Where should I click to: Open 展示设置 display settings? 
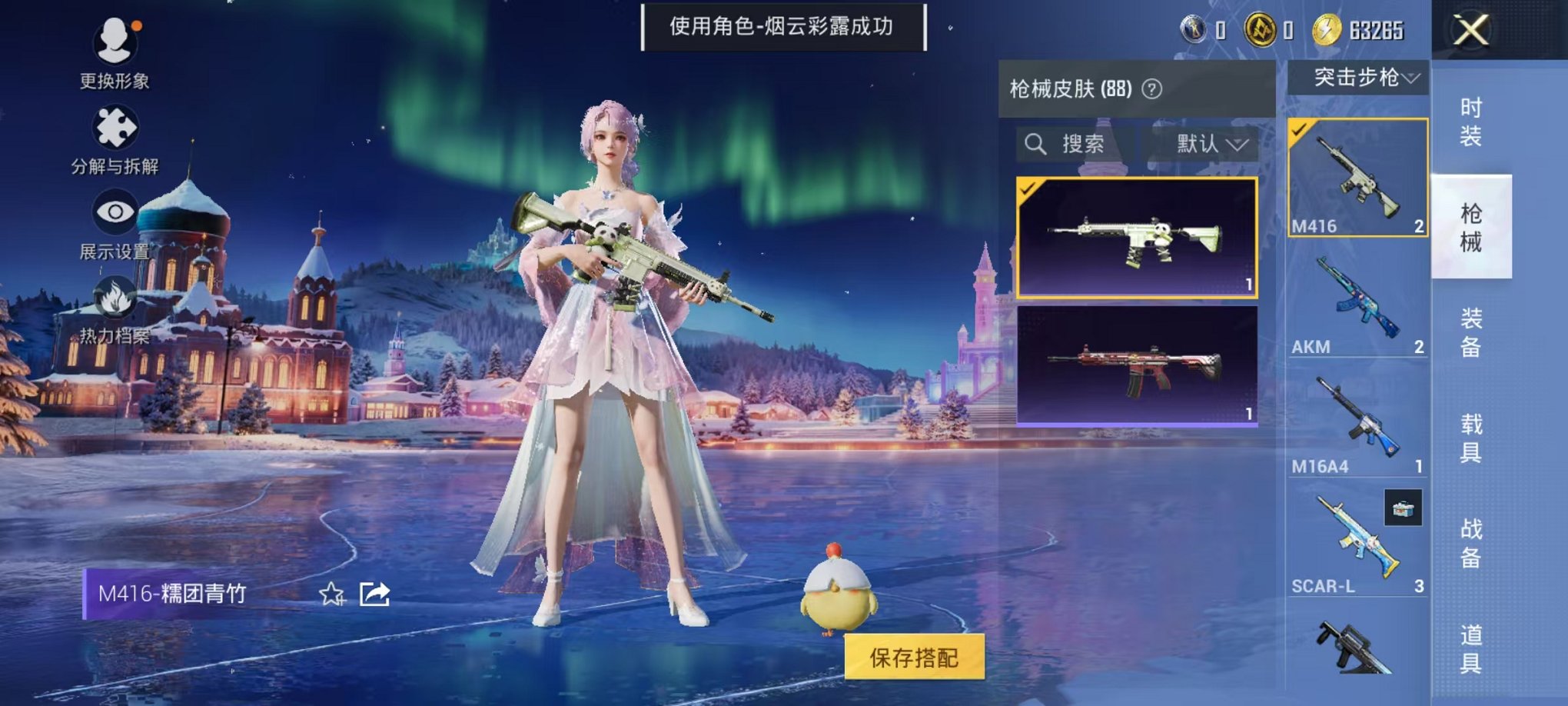point(114,210)
